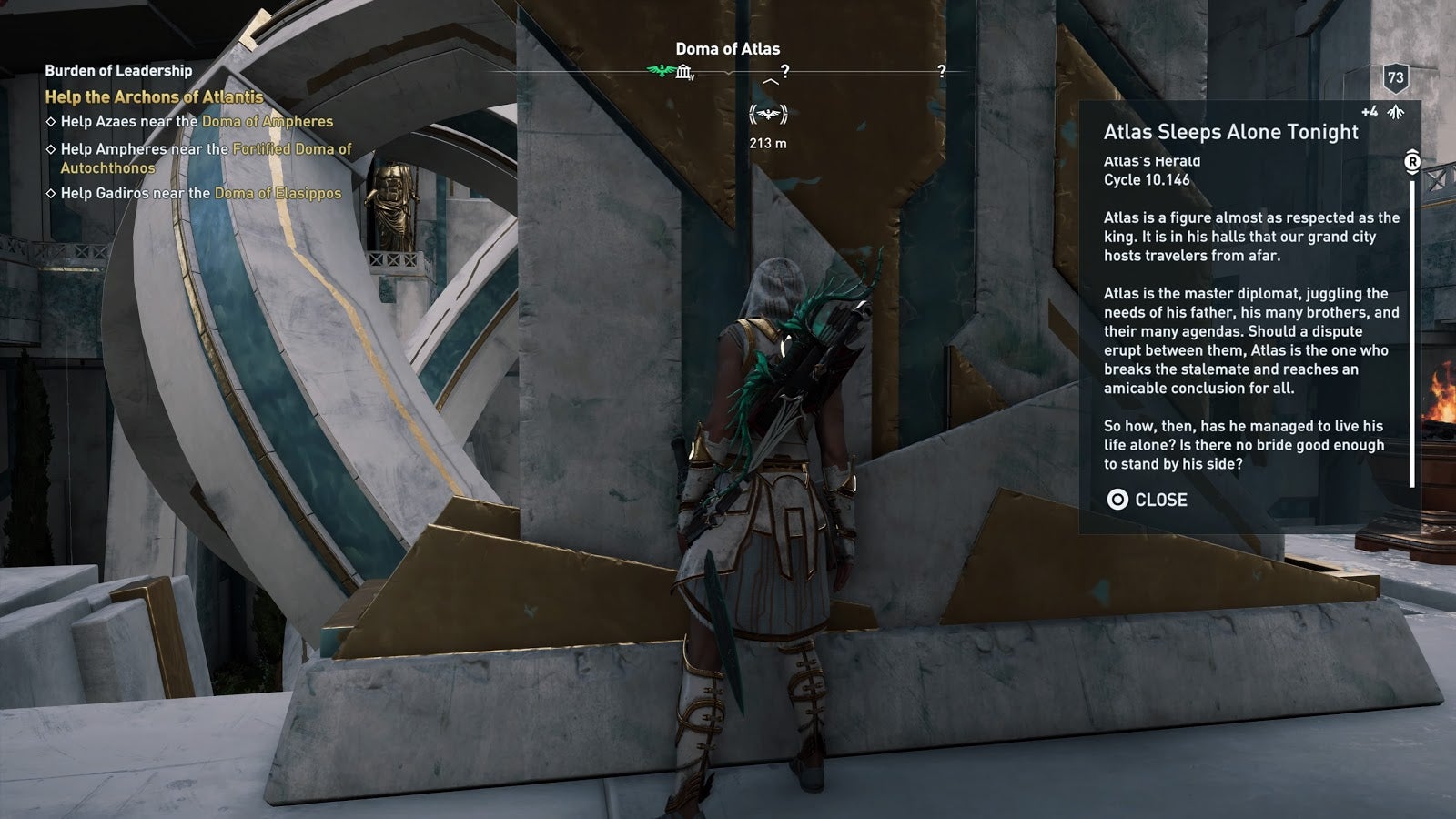Screen dimensions: 1456x819
Task: Close the Atlas Sleeps Alone Tonight note
Action: coord(1147,500)
